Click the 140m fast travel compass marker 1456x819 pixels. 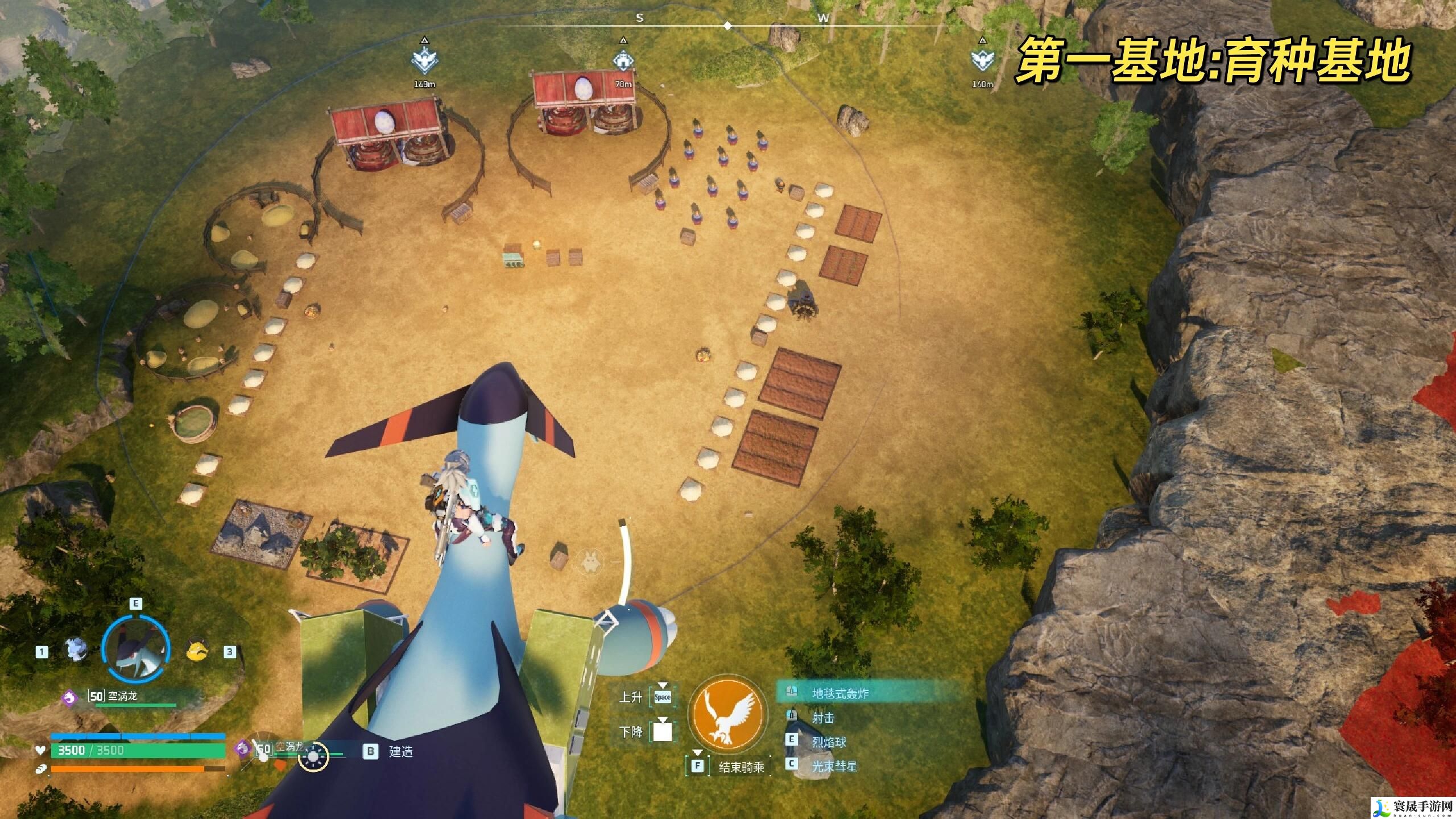pos(982,61)
